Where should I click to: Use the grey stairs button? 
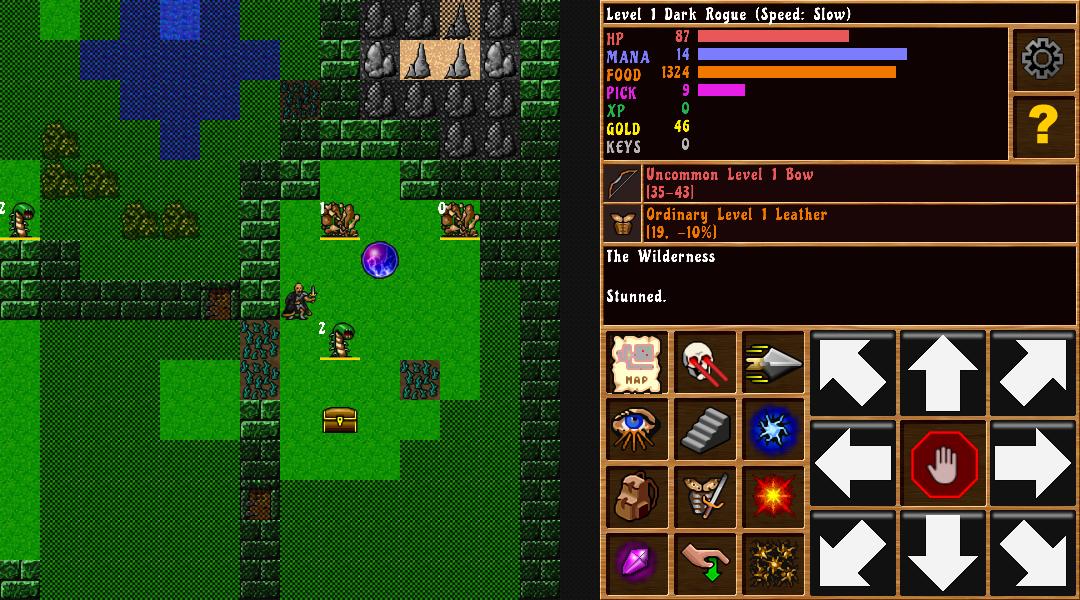(704, 429)
